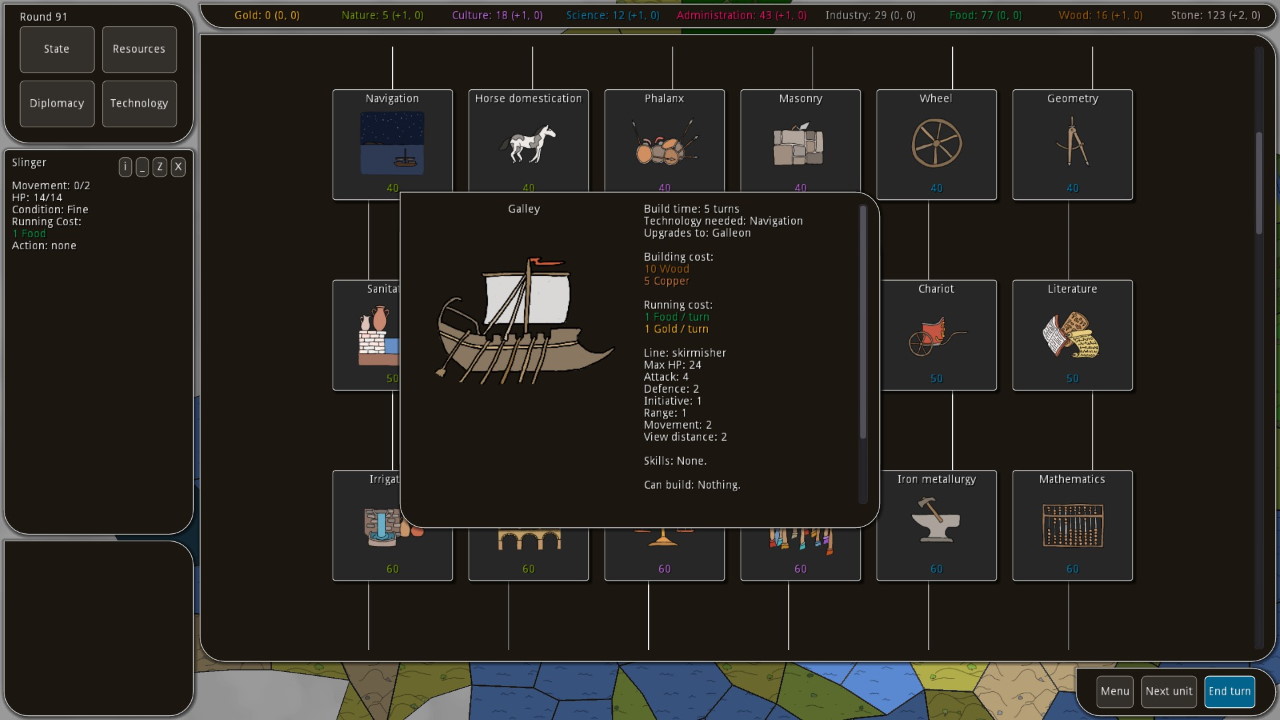
Task: Open the Resources panel
Action: [139, 49]
